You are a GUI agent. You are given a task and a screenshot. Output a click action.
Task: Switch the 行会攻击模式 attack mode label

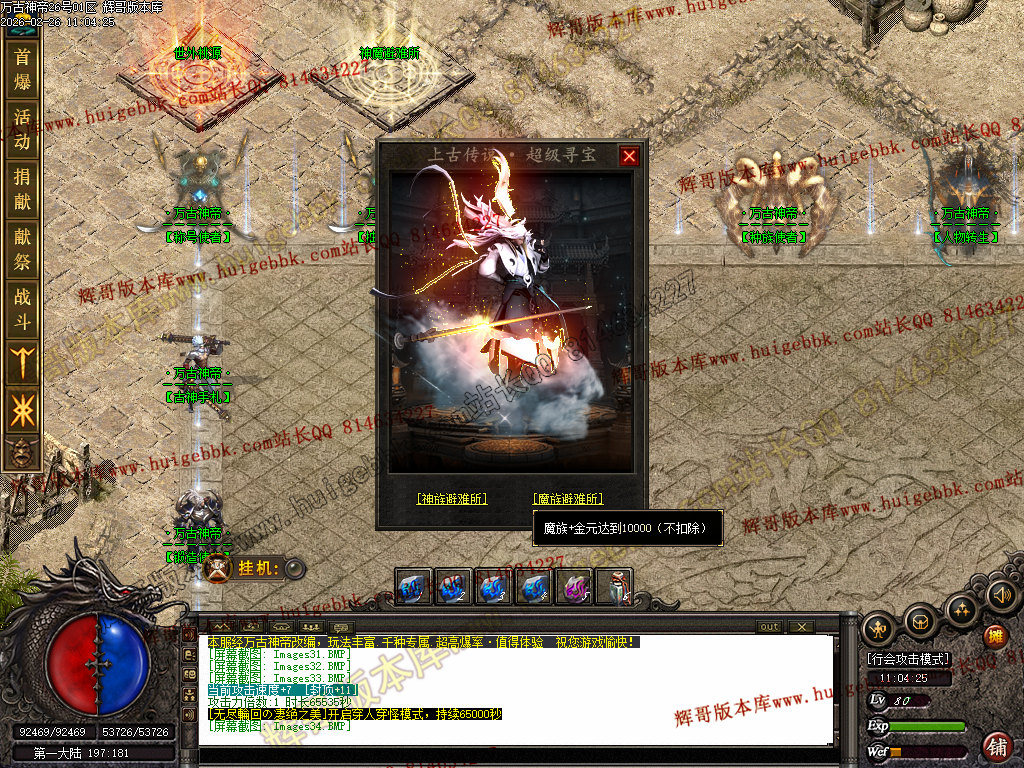[909, 660]
